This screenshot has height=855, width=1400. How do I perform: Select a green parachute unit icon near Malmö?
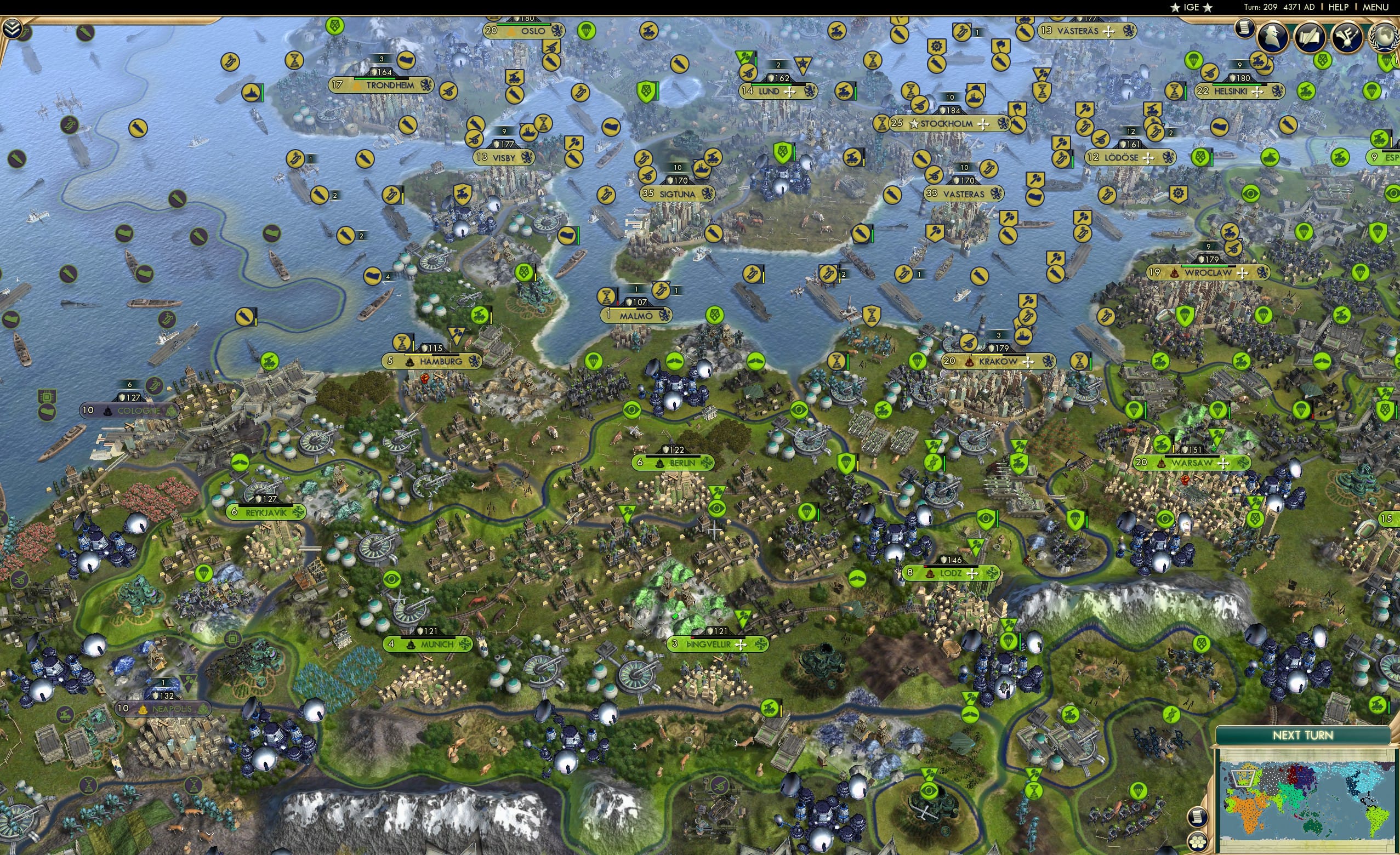tap(593, 362)
